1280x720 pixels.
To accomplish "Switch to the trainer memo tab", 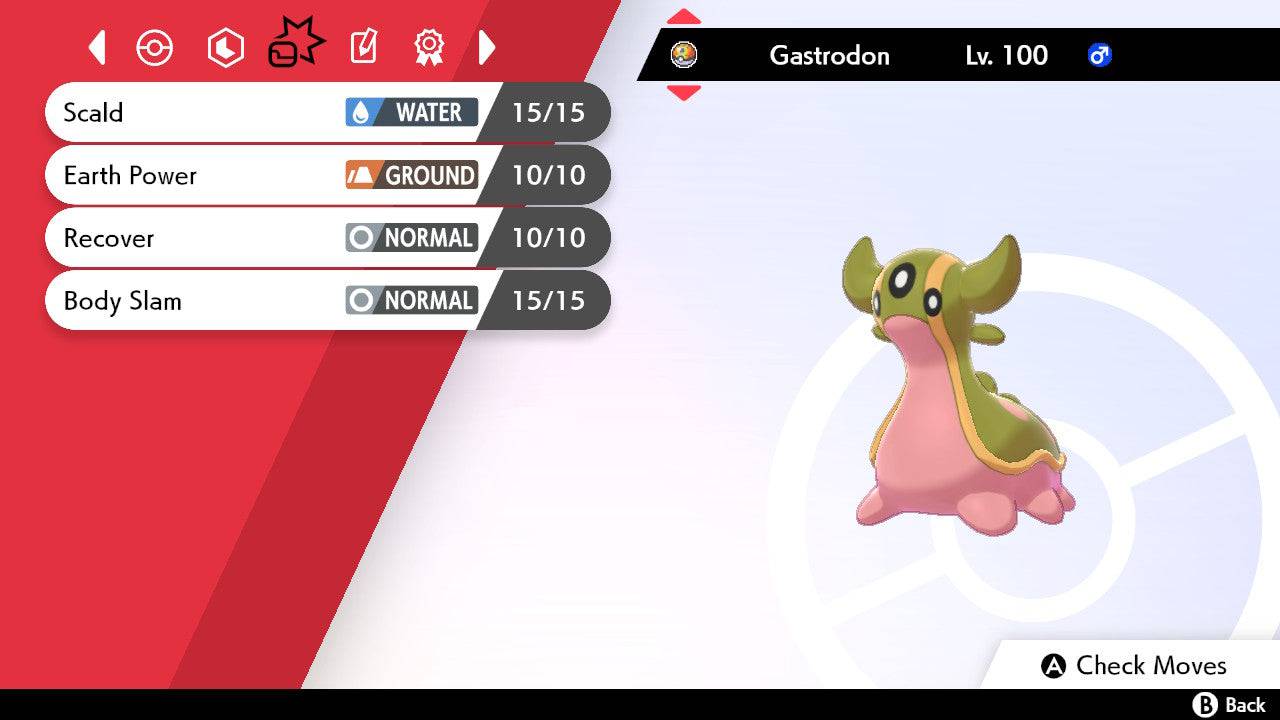I will pyautogui.click(x=363, y=47).
